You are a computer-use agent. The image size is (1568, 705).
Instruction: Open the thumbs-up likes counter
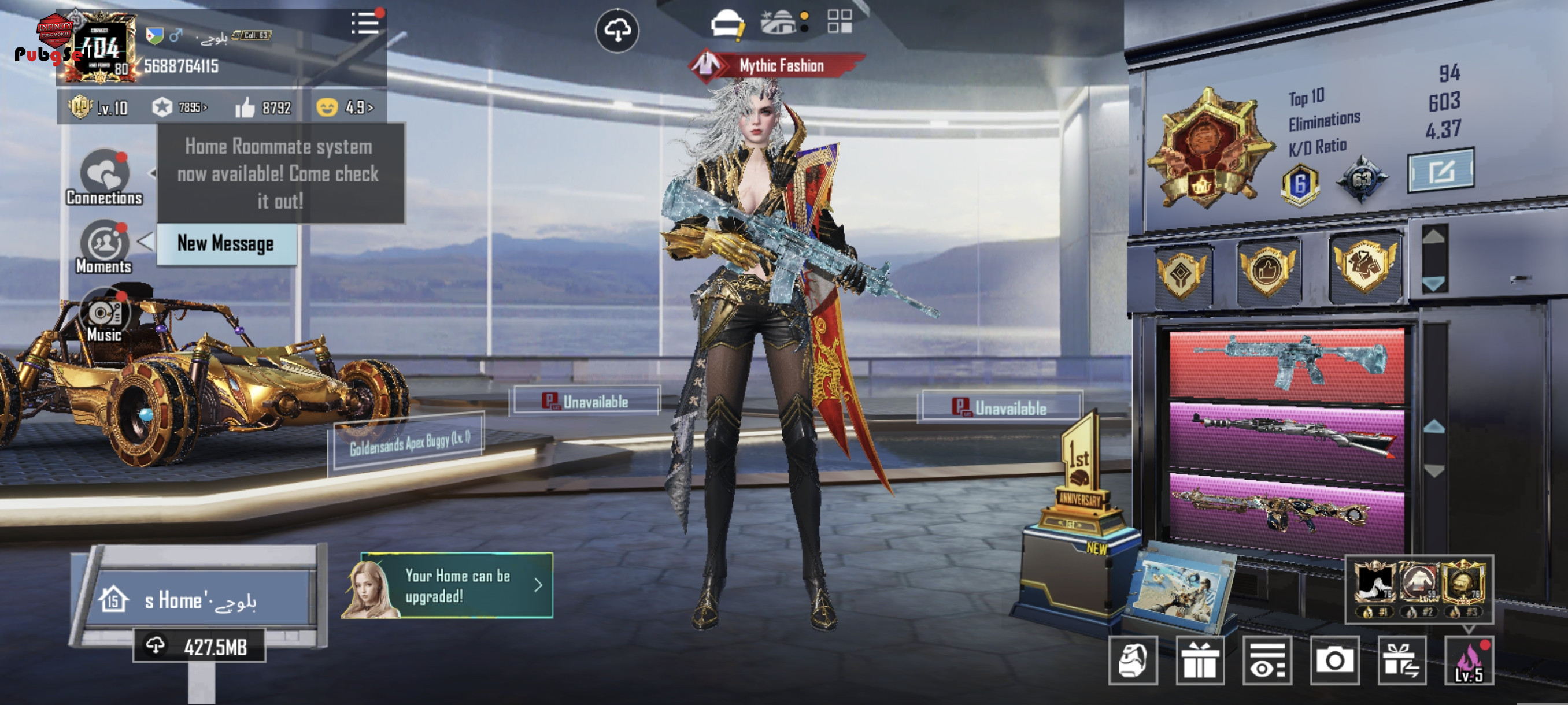pyautogui.click(x=264, y=107)
